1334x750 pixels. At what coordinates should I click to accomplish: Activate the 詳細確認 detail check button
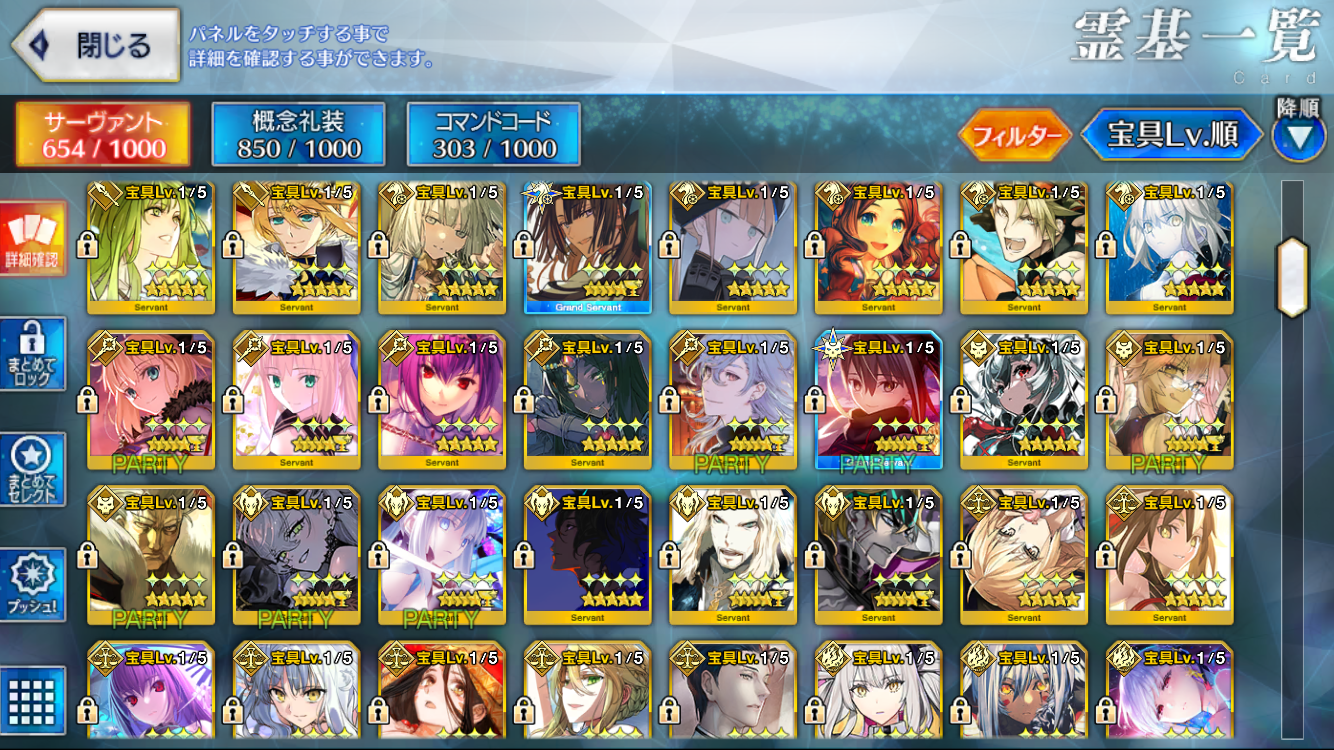click(33, 238)
